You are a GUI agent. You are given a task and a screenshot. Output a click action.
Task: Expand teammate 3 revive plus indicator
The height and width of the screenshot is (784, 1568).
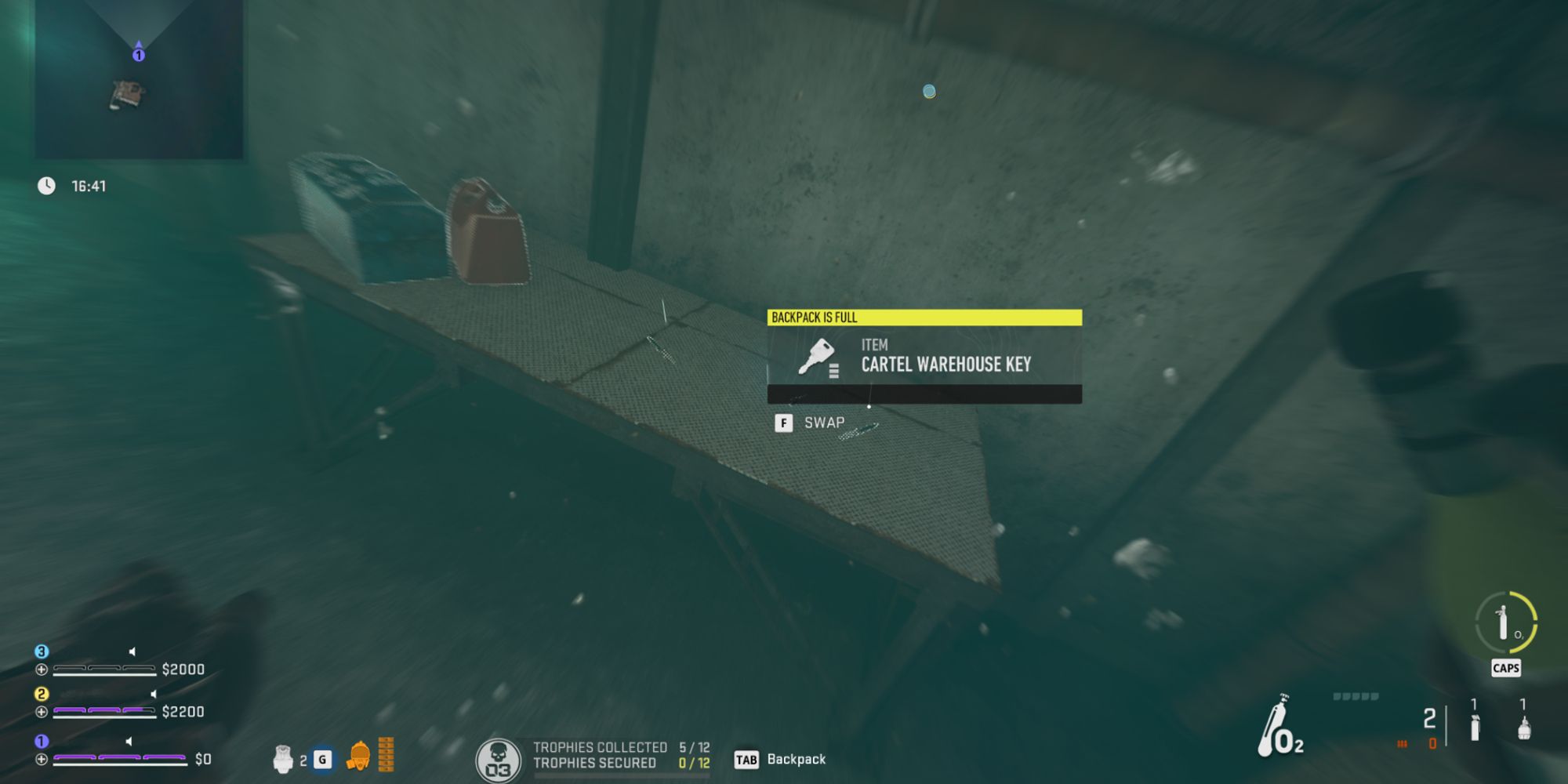coord(41,670)
